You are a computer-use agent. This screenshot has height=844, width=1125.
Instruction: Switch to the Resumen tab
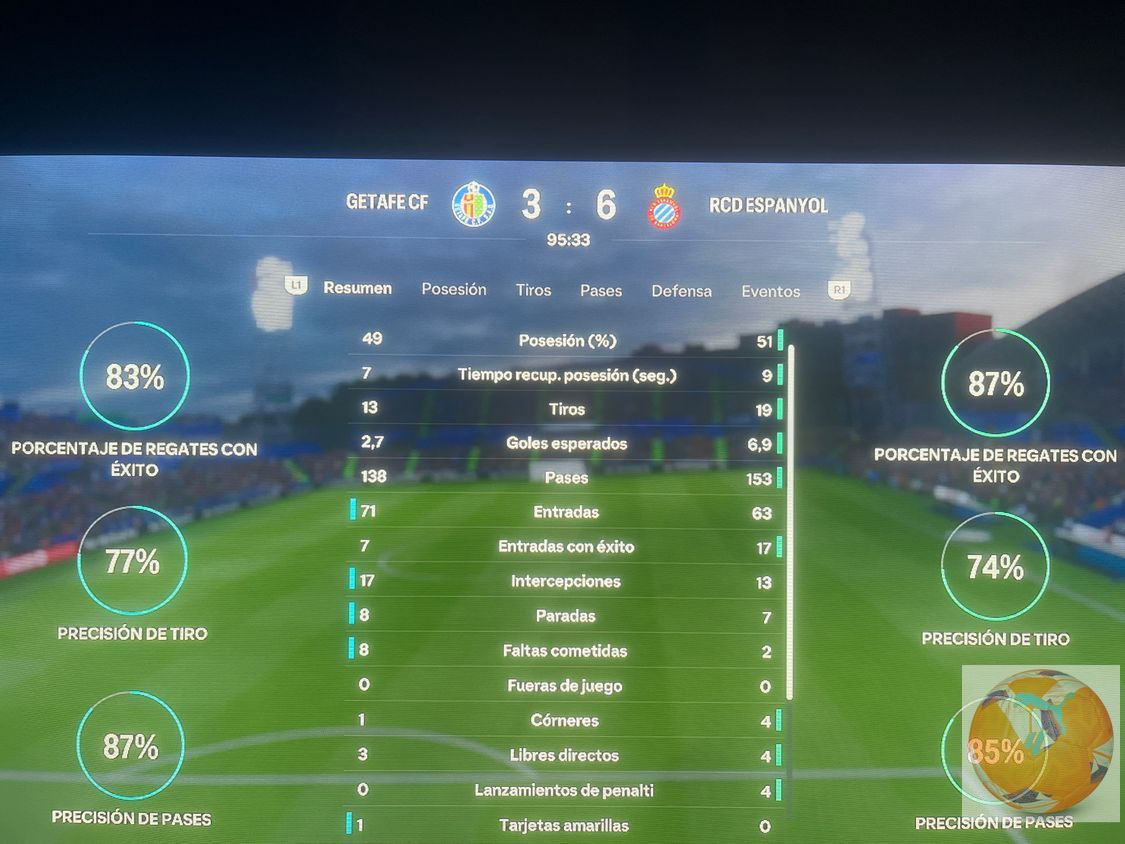pyautogui.click(x=357, y=288)
